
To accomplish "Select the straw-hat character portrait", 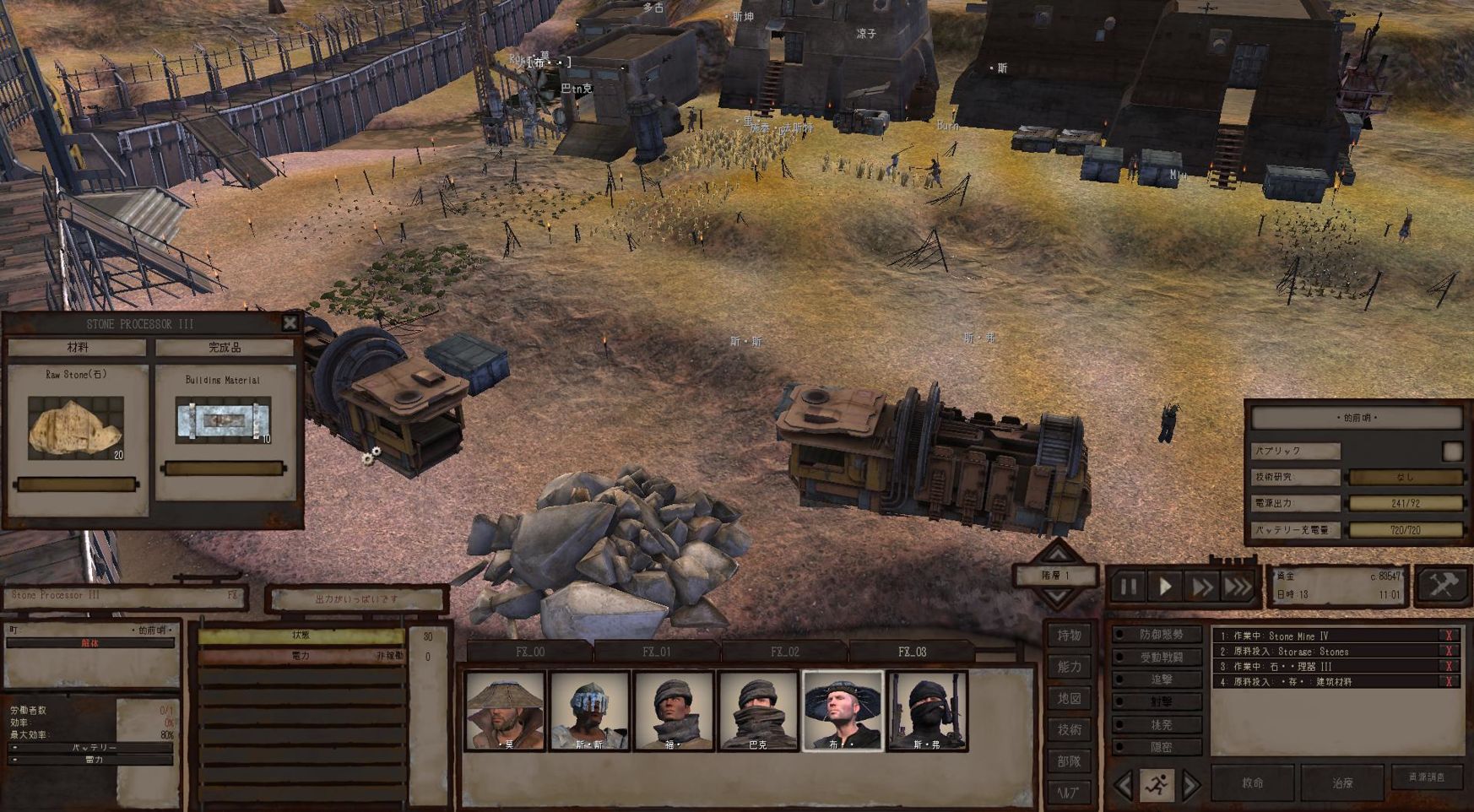I will (x=505, y=711).
